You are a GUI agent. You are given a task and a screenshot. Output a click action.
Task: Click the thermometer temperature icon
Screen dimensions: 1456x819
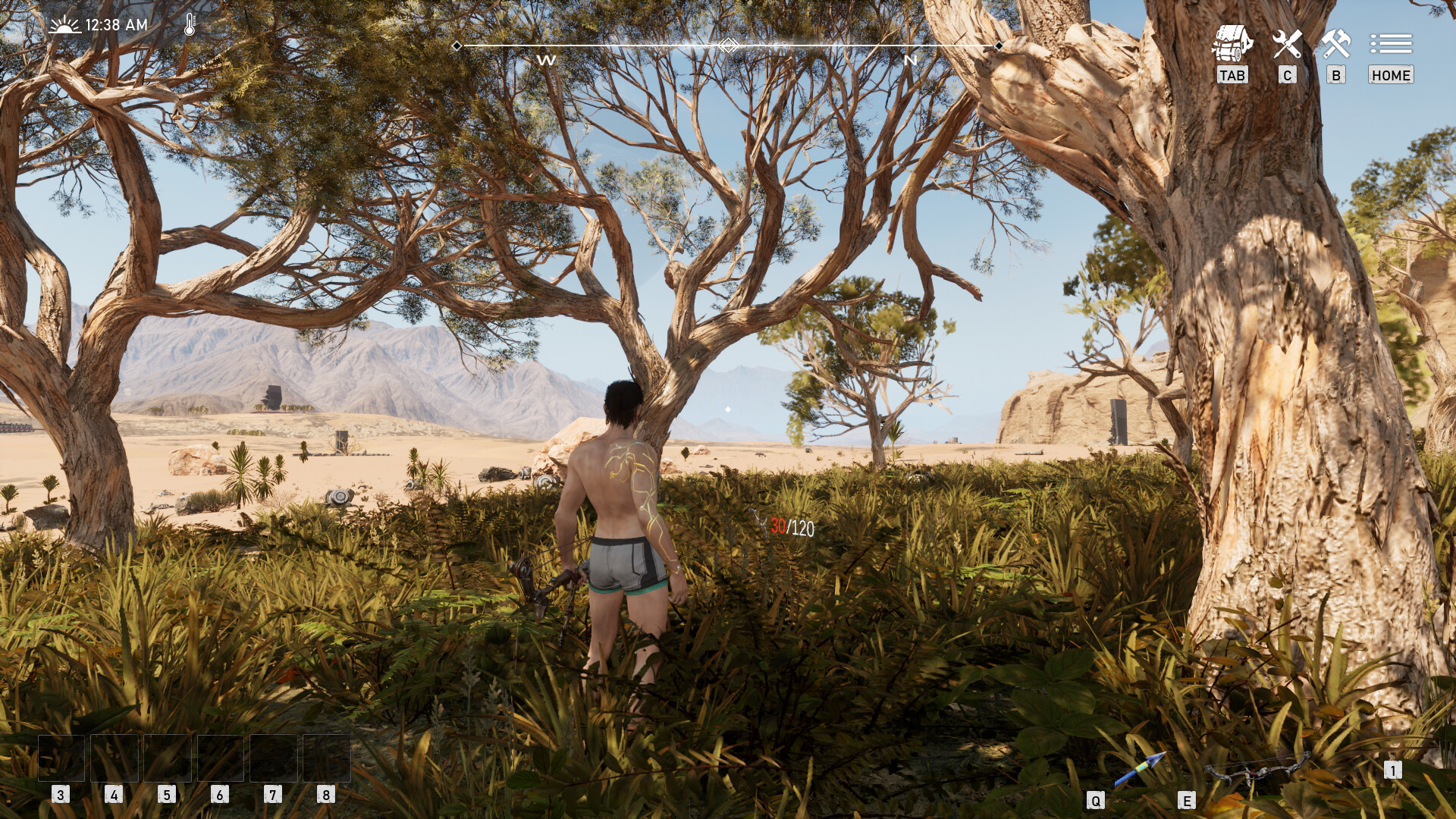[x=188, y=24]
